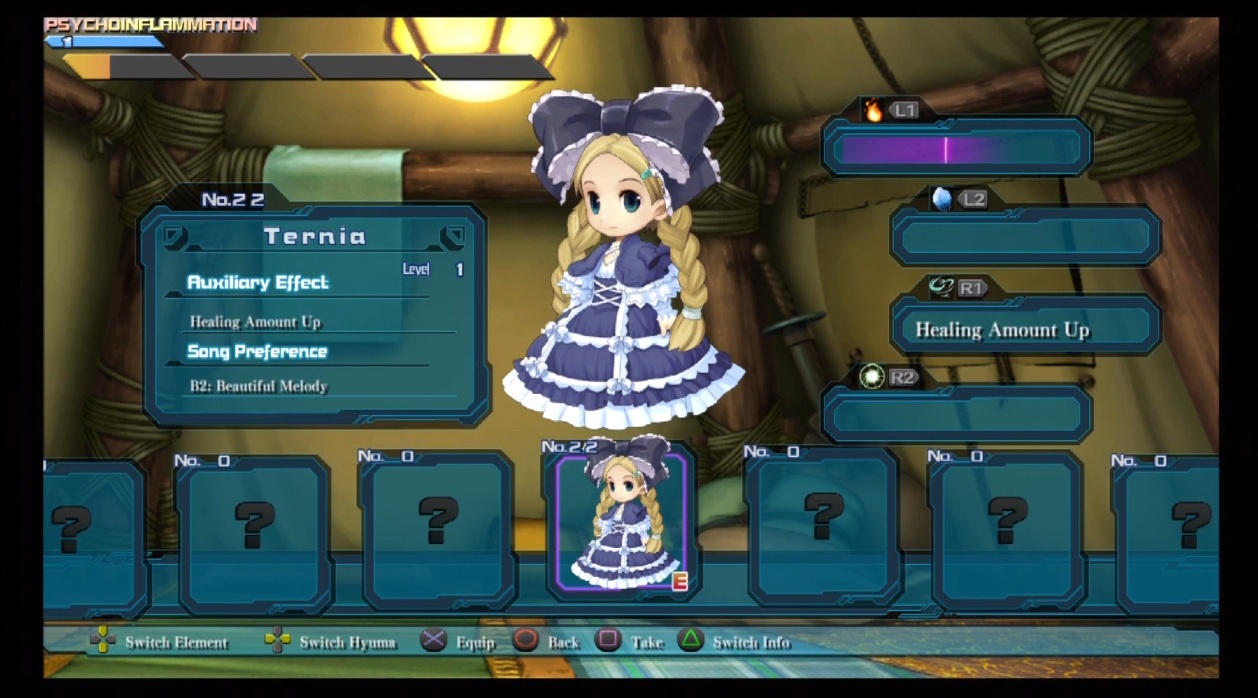Choose the fire element slot
This screenshot has width=1258, height=698.
point(956,149)
